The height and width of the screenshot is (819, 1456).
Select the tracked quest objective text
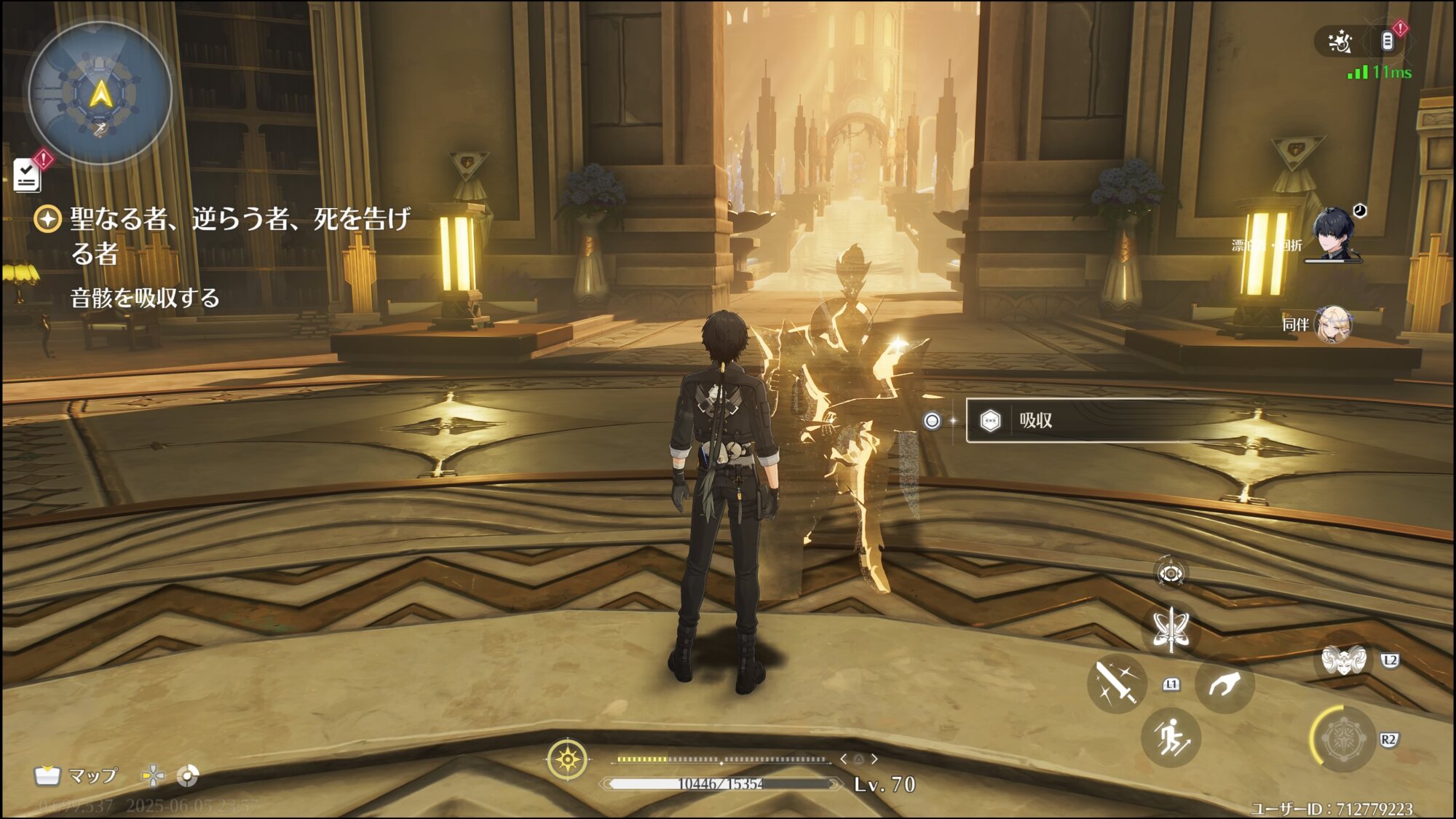coord(239,236)
